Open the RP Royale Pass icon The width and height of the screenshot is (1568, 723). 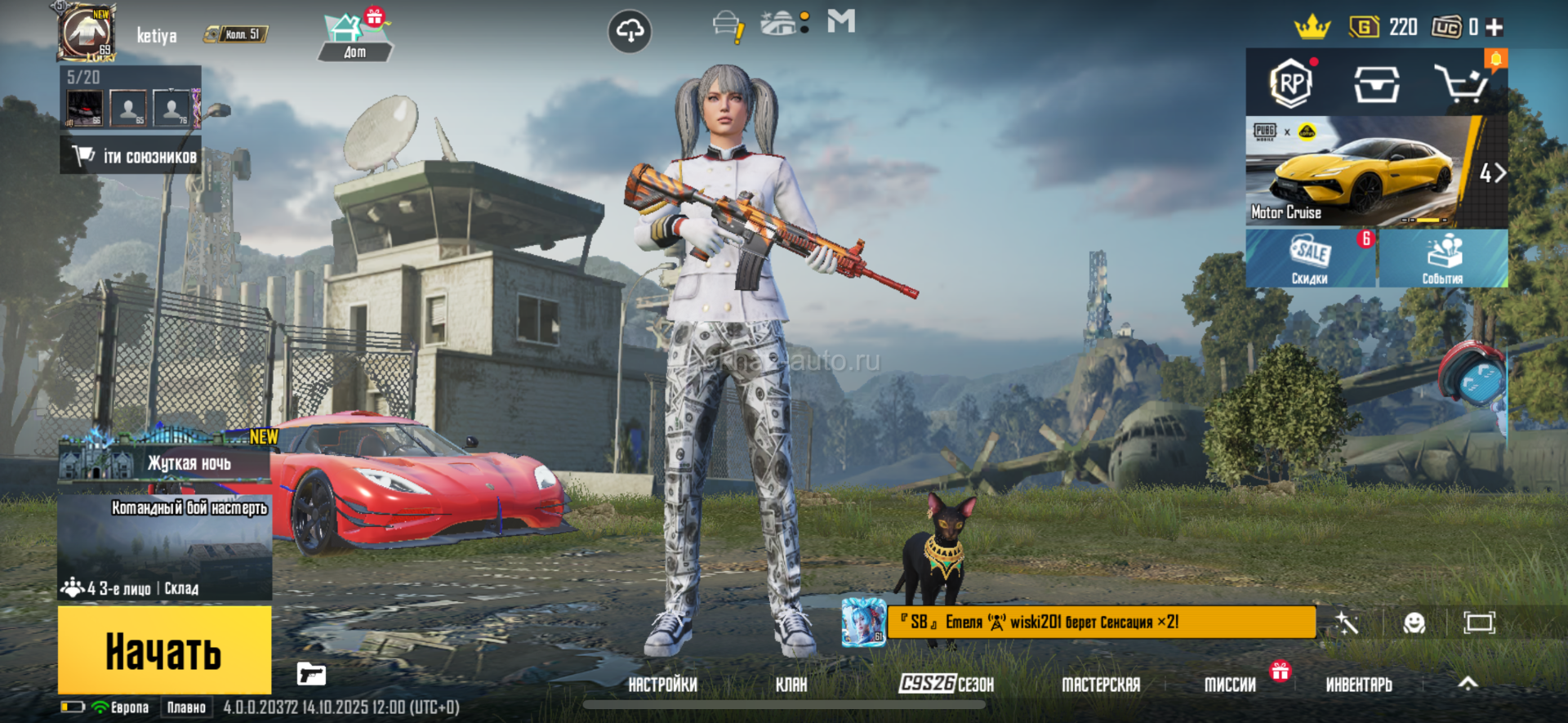tap(1290, 83)
